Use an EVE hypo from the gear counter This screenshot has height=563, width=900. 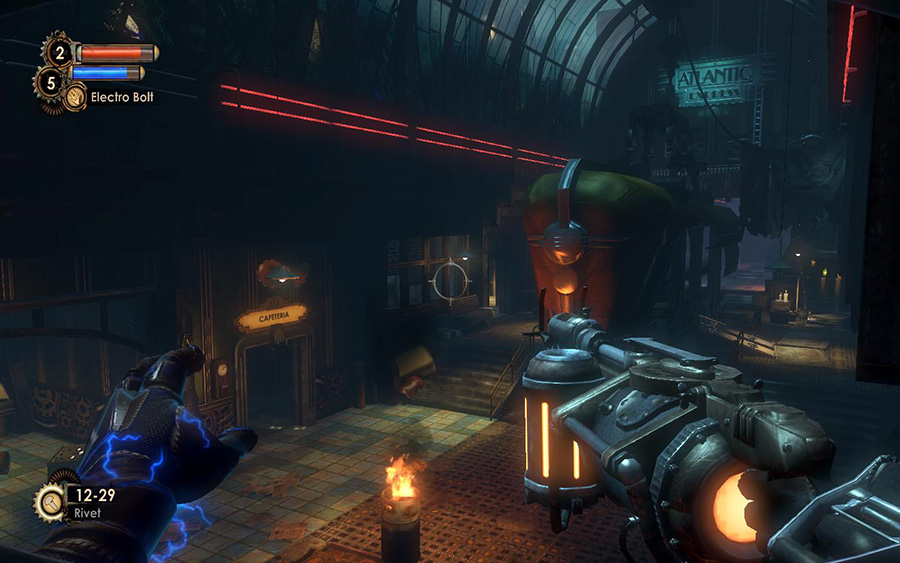[50, 82]
